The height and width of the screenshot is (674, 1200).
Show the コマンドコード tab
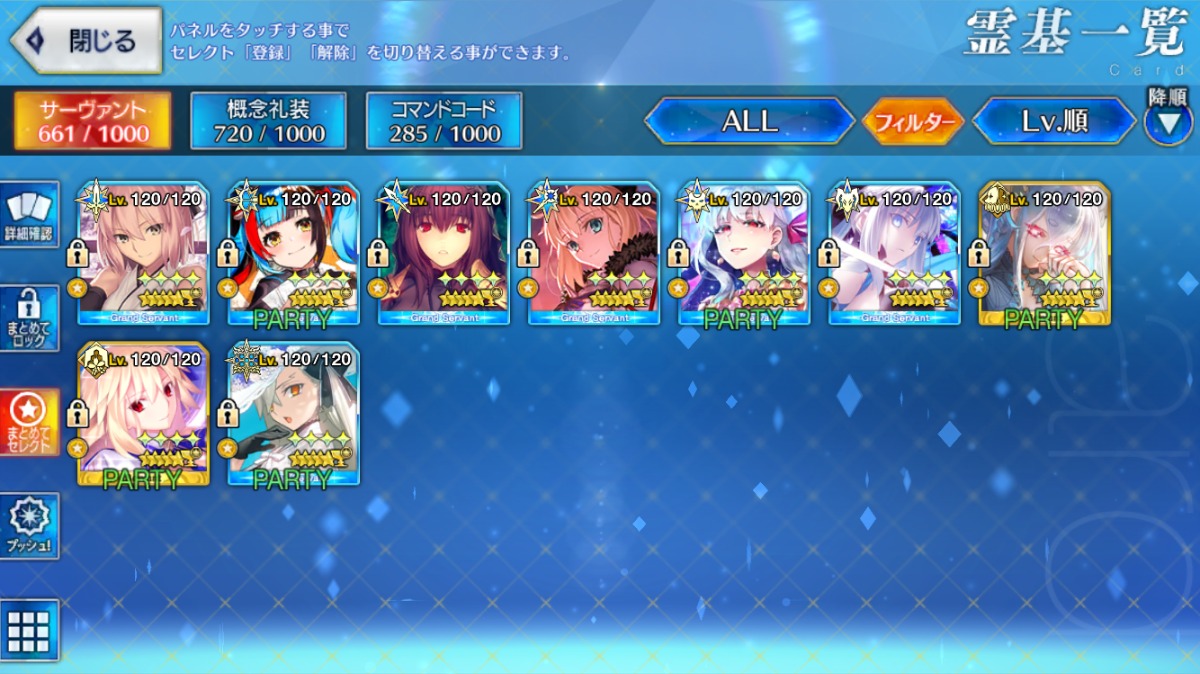[444, 121]
